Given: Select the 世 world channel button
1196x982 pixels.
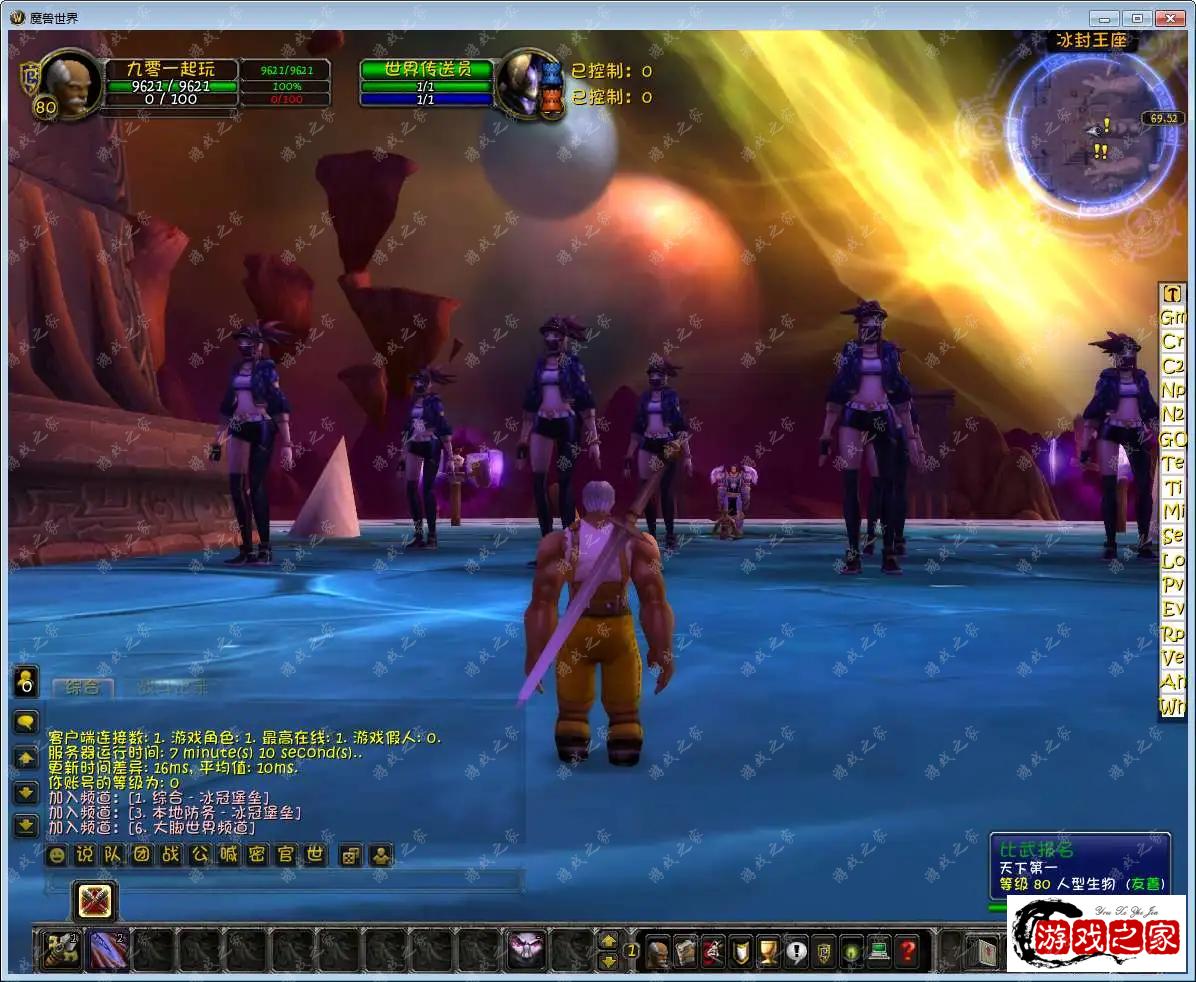Looking at the screenshot, I should point(315,856).
